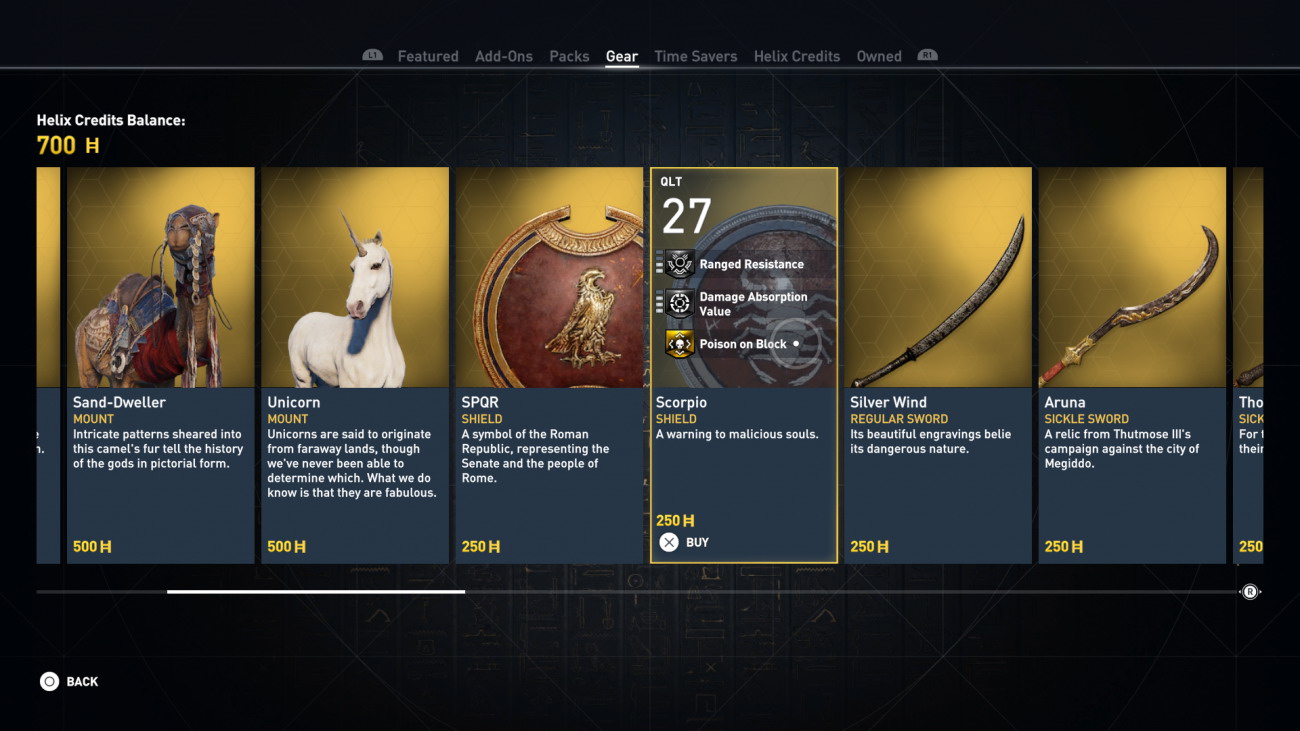Screen dimensions: 1300x731
Task: Open the Helix Credits tab
Action: tap(796, 56)
